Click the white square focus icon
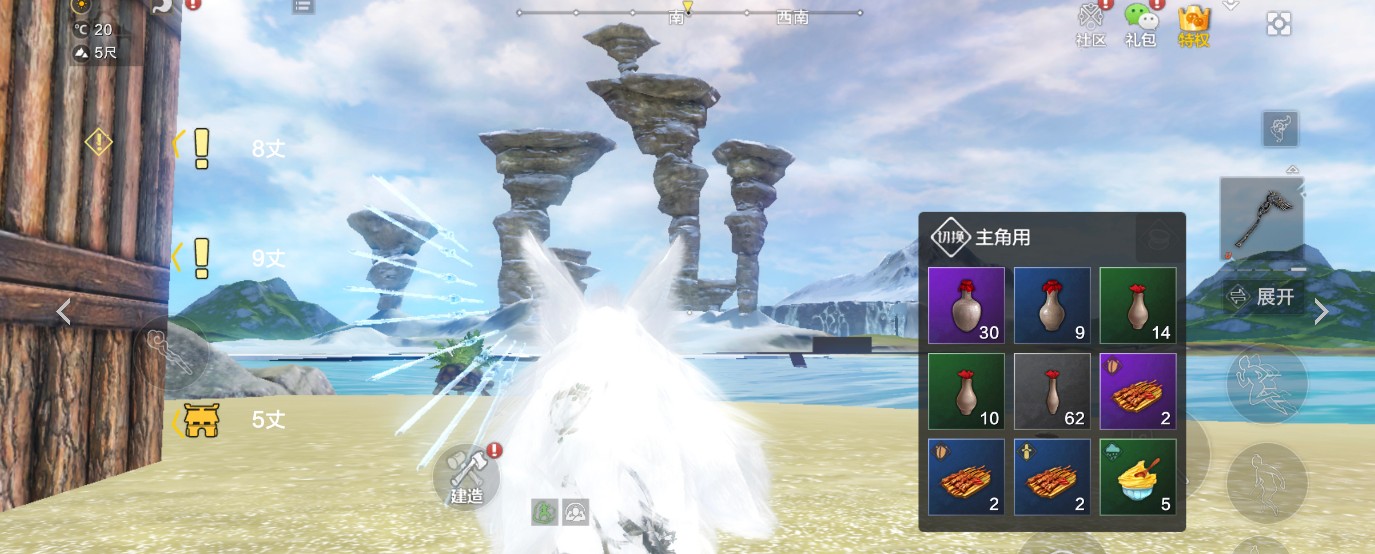The width and height of the screenshot is (1375, 554). [1278, 23]
